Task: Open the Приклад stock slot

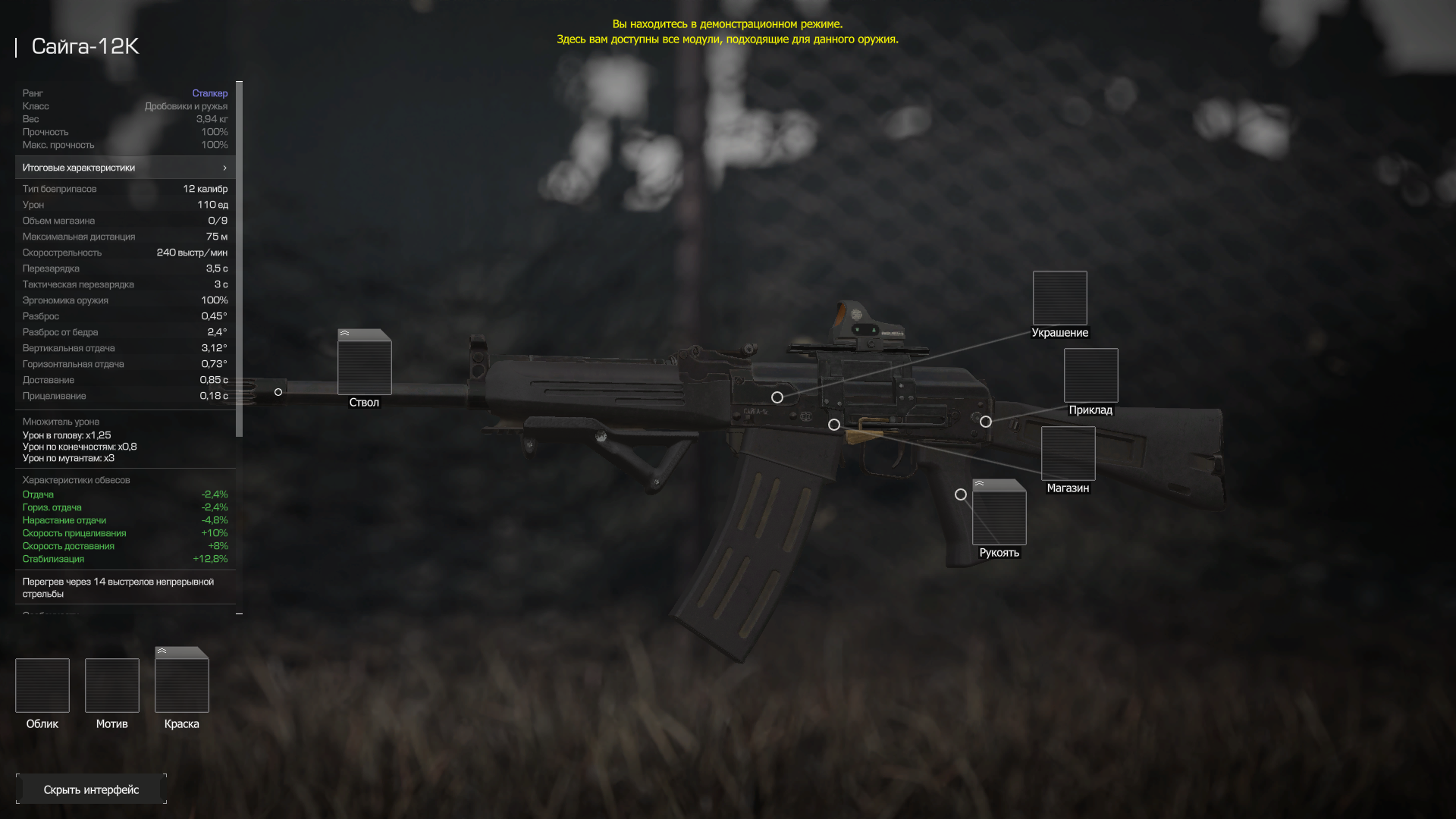Action: pyautogui.click(x=1090, y=375)
